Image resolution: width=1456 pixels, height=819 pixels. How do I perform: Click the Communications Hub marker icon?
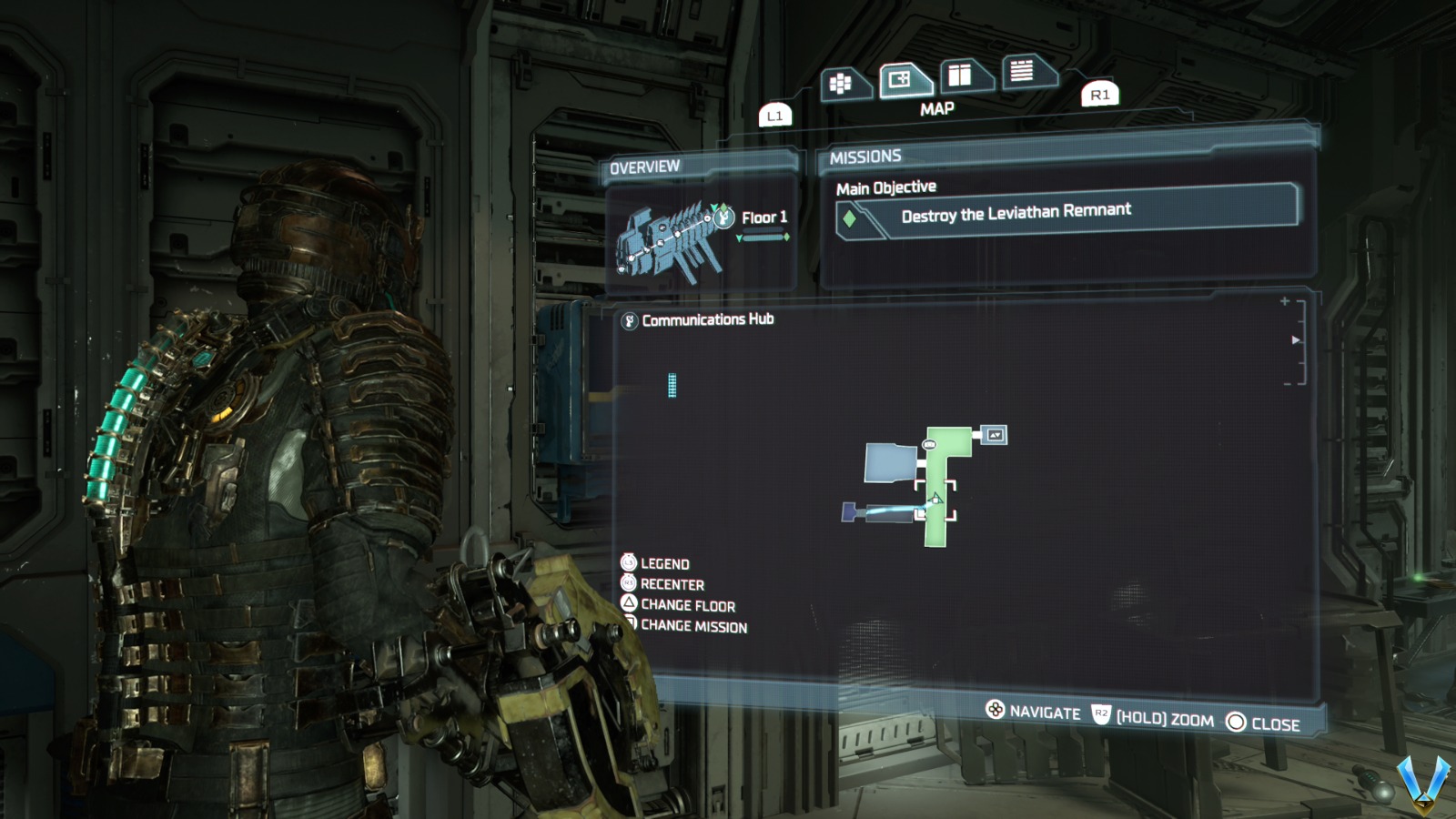[x=628, y=319]
